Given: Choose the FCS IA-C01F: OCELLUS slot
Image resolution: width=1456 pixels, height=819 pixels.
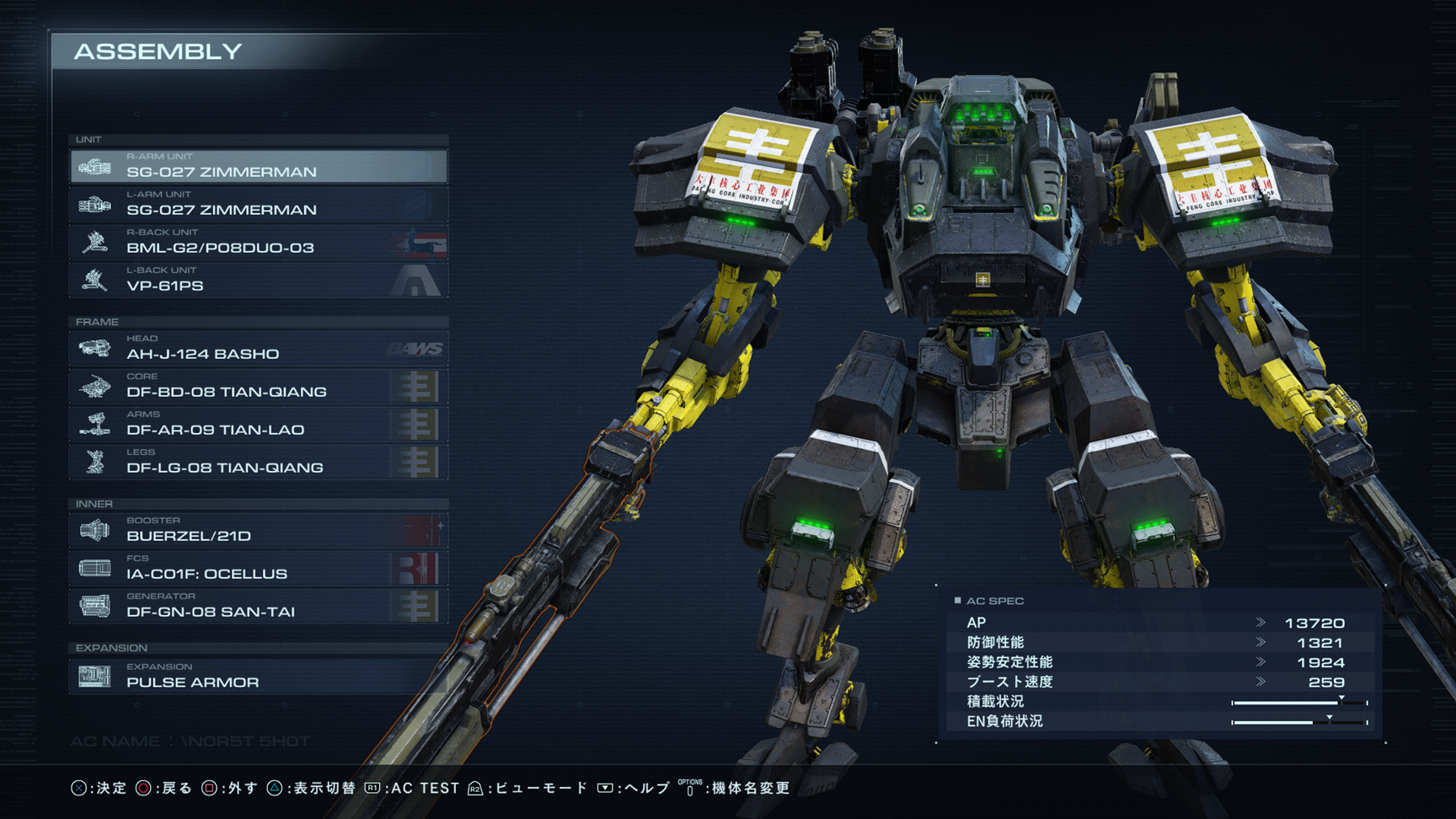Looking at the screenshot, I should tap(258, 568).
